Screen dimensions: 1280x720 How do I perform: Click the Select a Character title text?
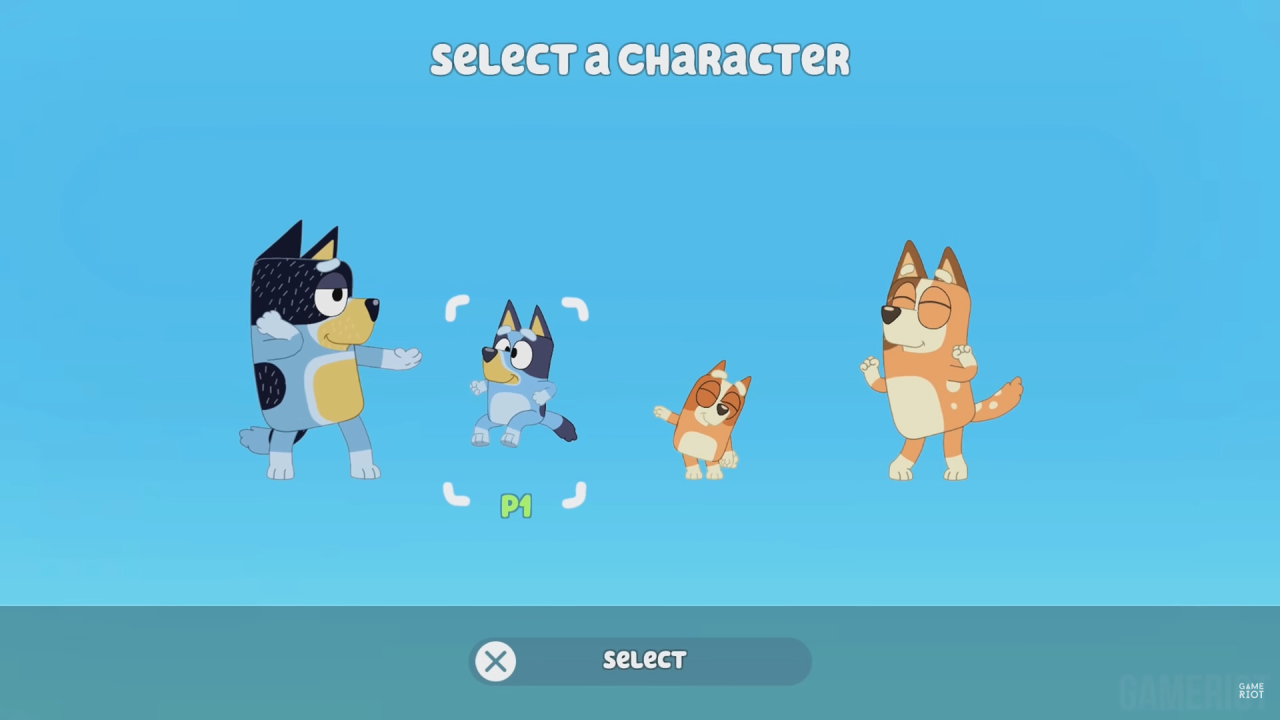(x=640, y=58)
